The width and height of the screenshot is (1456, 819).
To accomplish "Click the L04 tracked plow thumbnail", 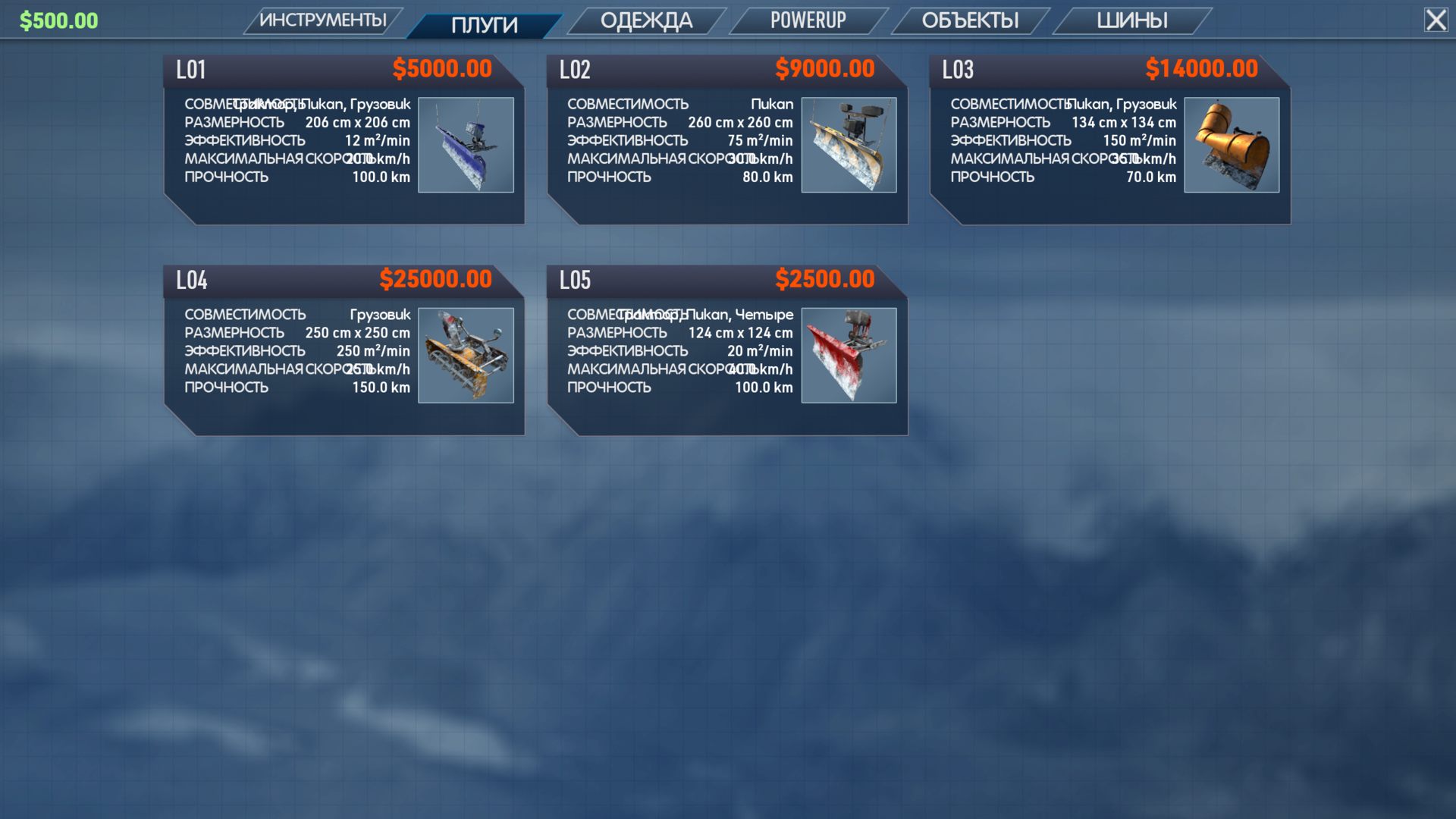I will coord(466,355).
